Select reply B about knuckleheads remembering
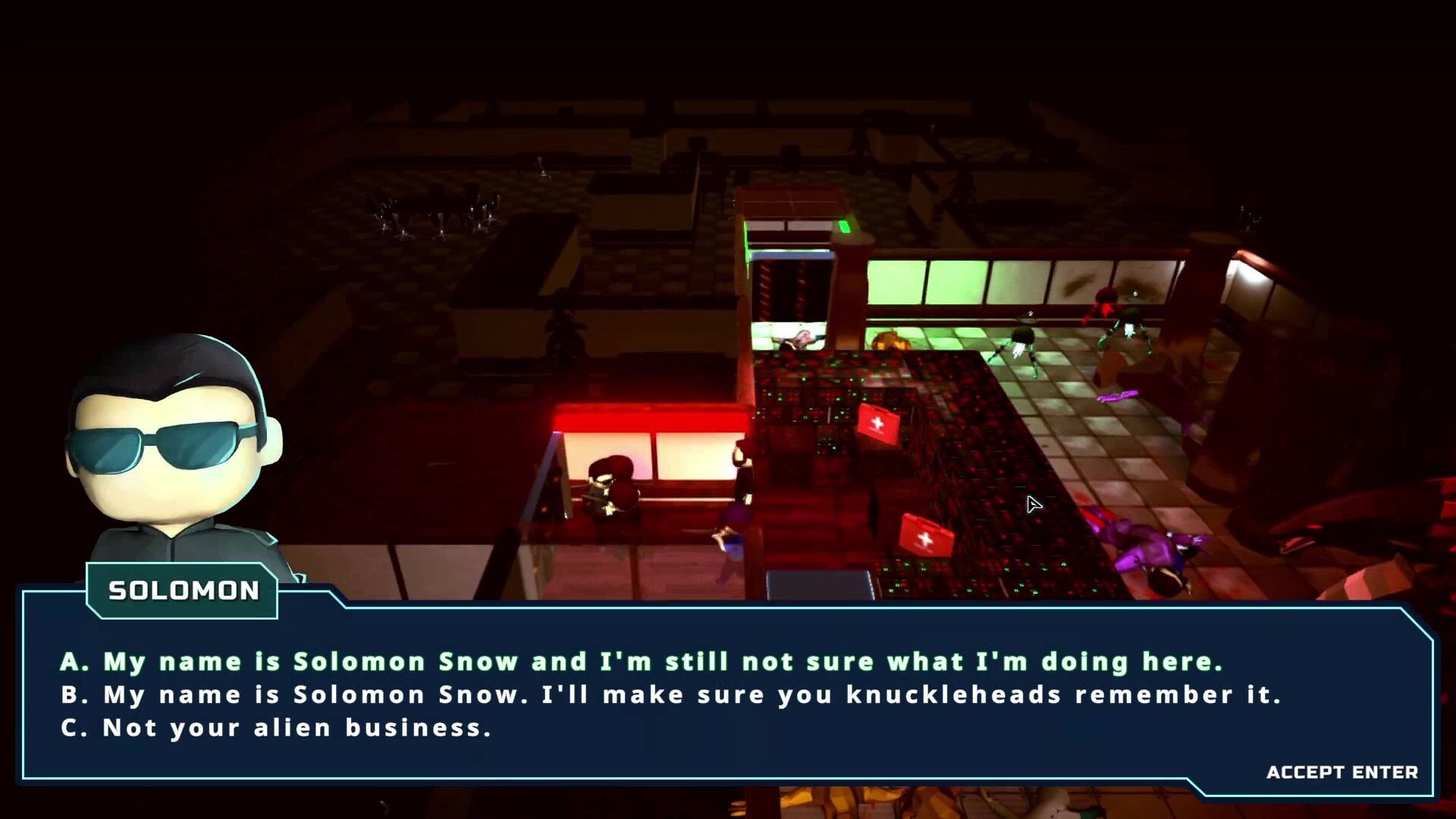The image size is (1456, 819). [x=671, y=695]
